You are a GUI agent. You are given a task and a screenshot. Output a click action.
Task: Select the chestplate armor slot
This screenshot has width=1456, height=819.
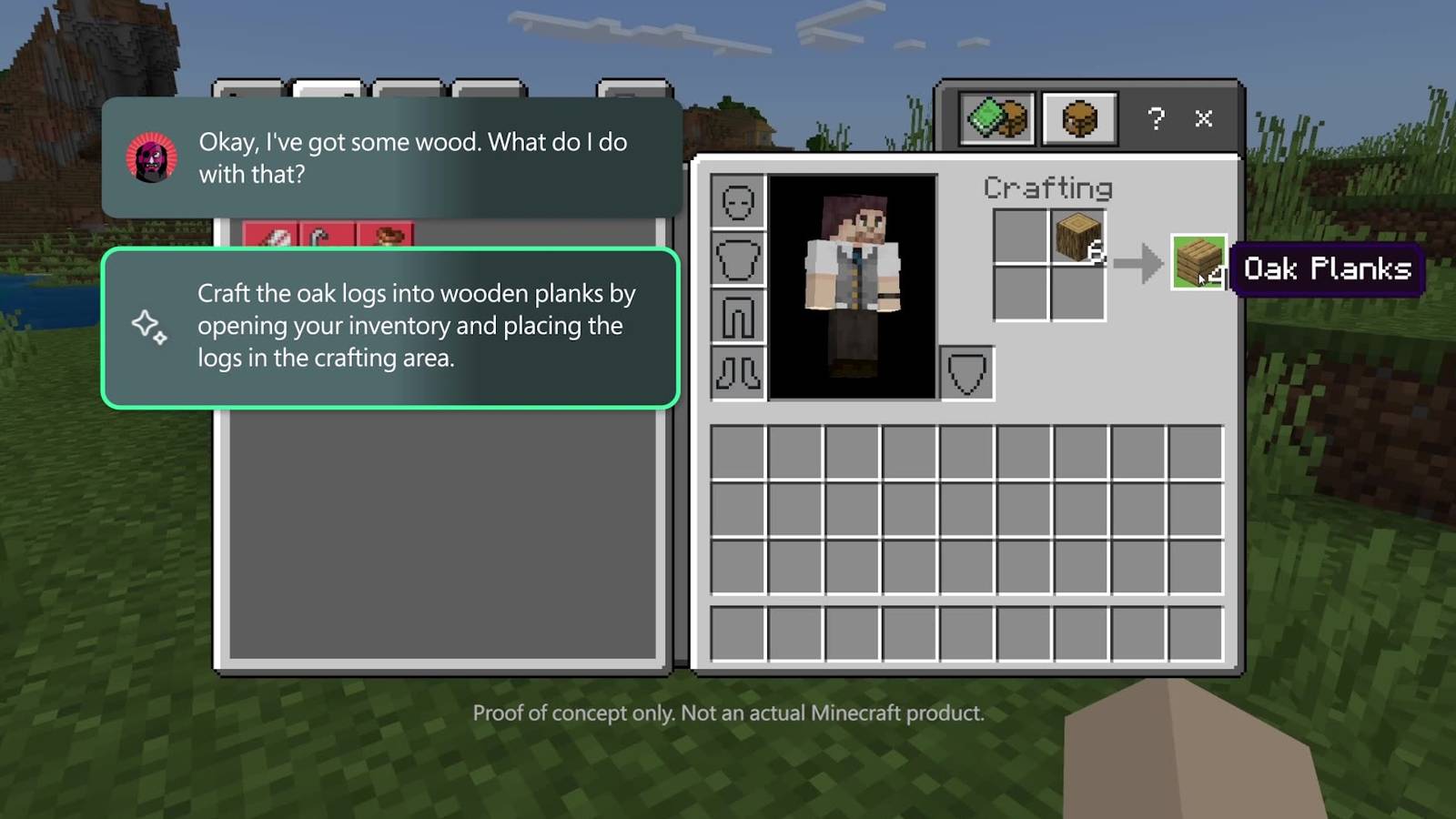[x=737, y=259]
